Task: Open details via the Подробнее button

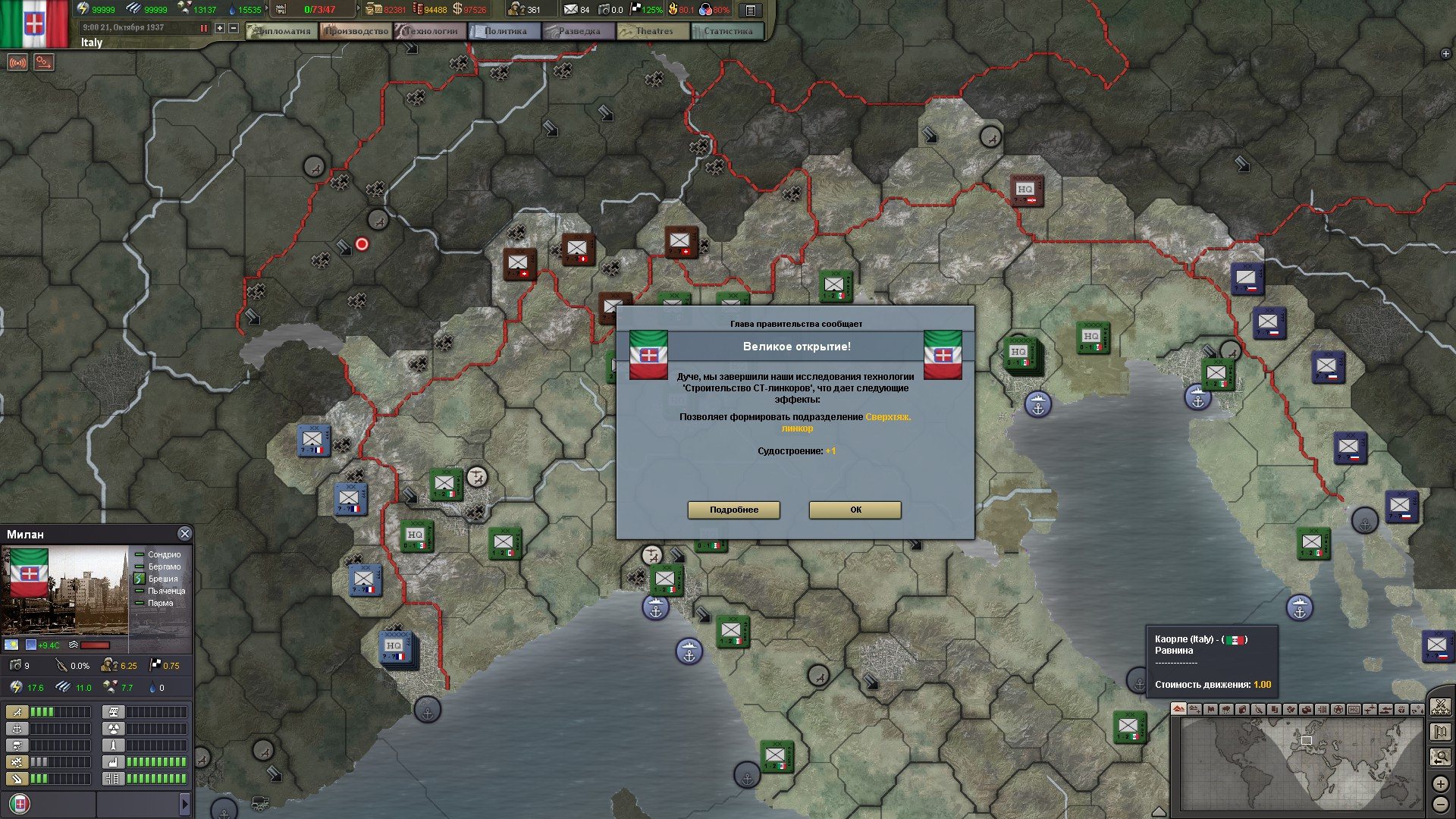Action: (733, 510)
